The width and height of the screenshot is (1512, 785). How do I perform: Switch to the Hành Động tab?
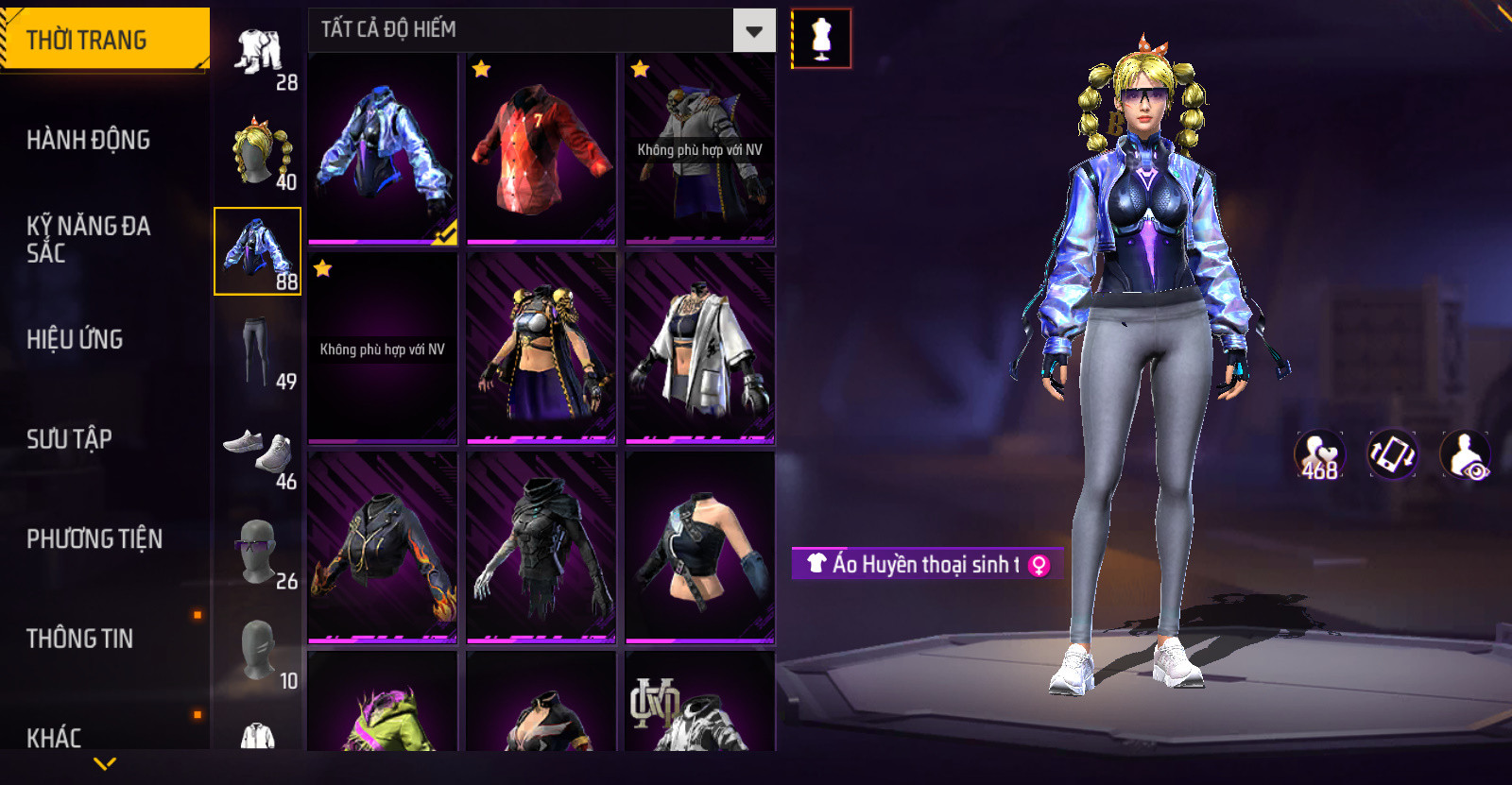(89, 140)
